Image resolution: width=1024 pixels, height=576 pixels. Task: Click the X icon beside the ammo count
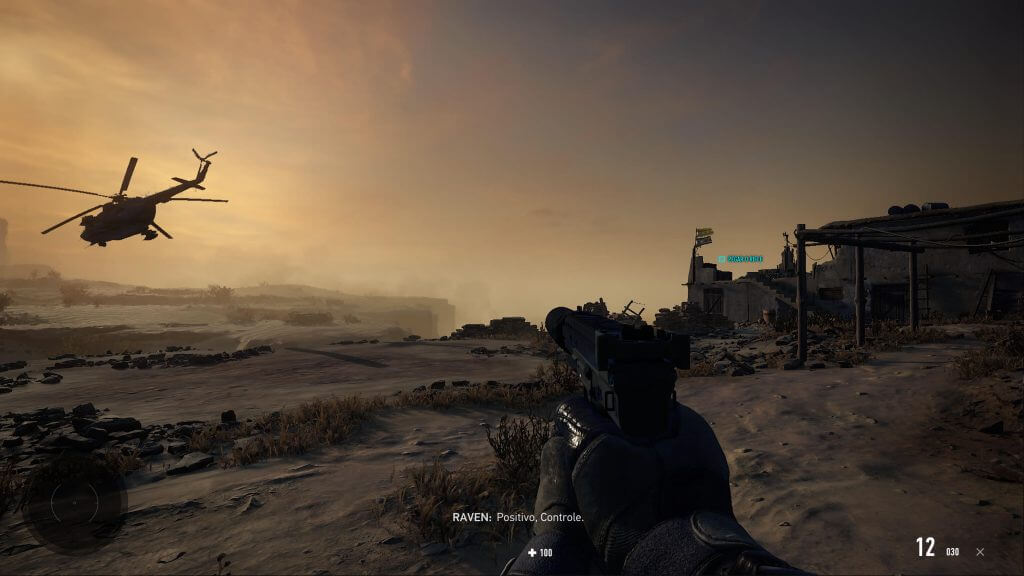click(x=980, y=551)
